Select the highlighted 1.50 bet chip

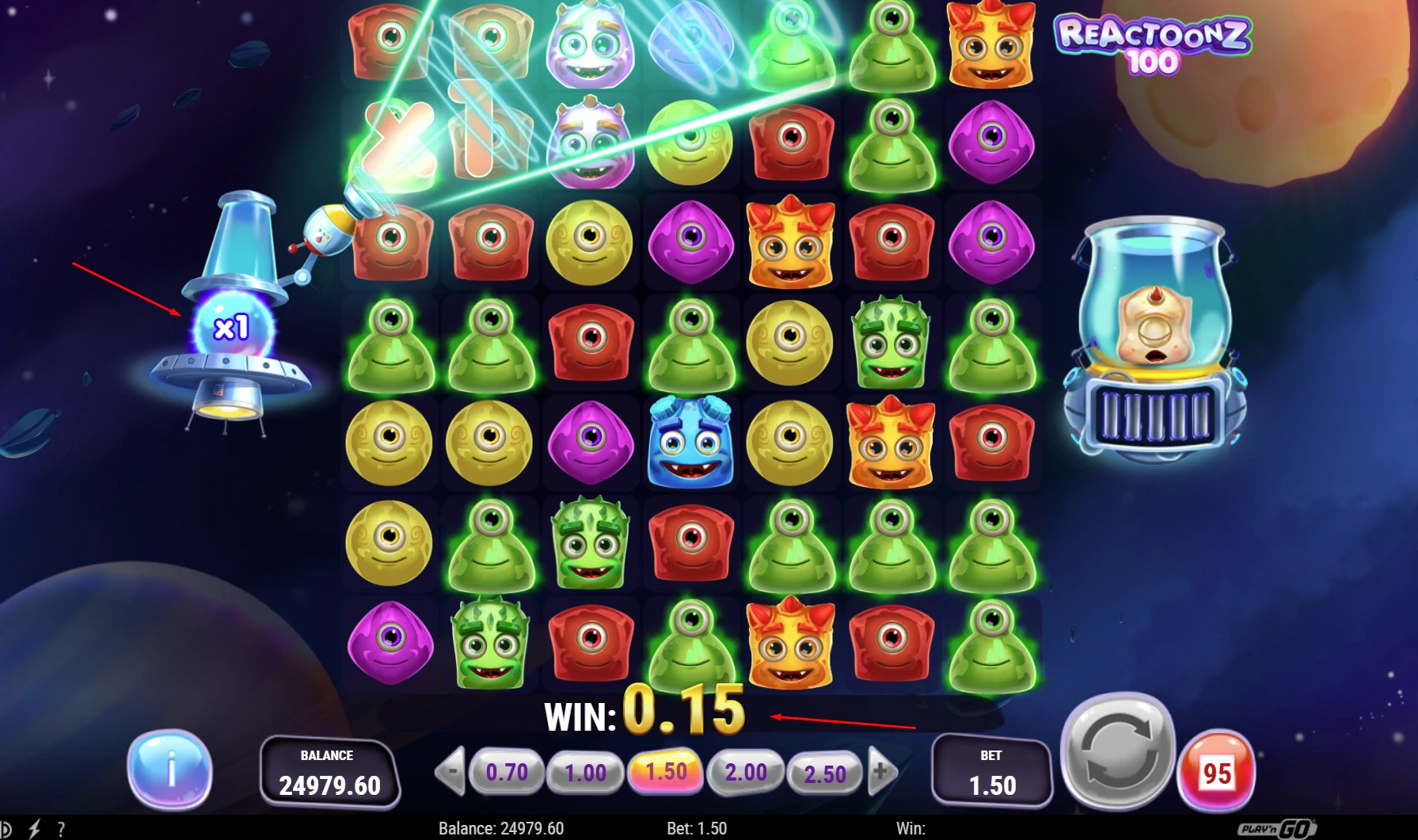(667, 770)
